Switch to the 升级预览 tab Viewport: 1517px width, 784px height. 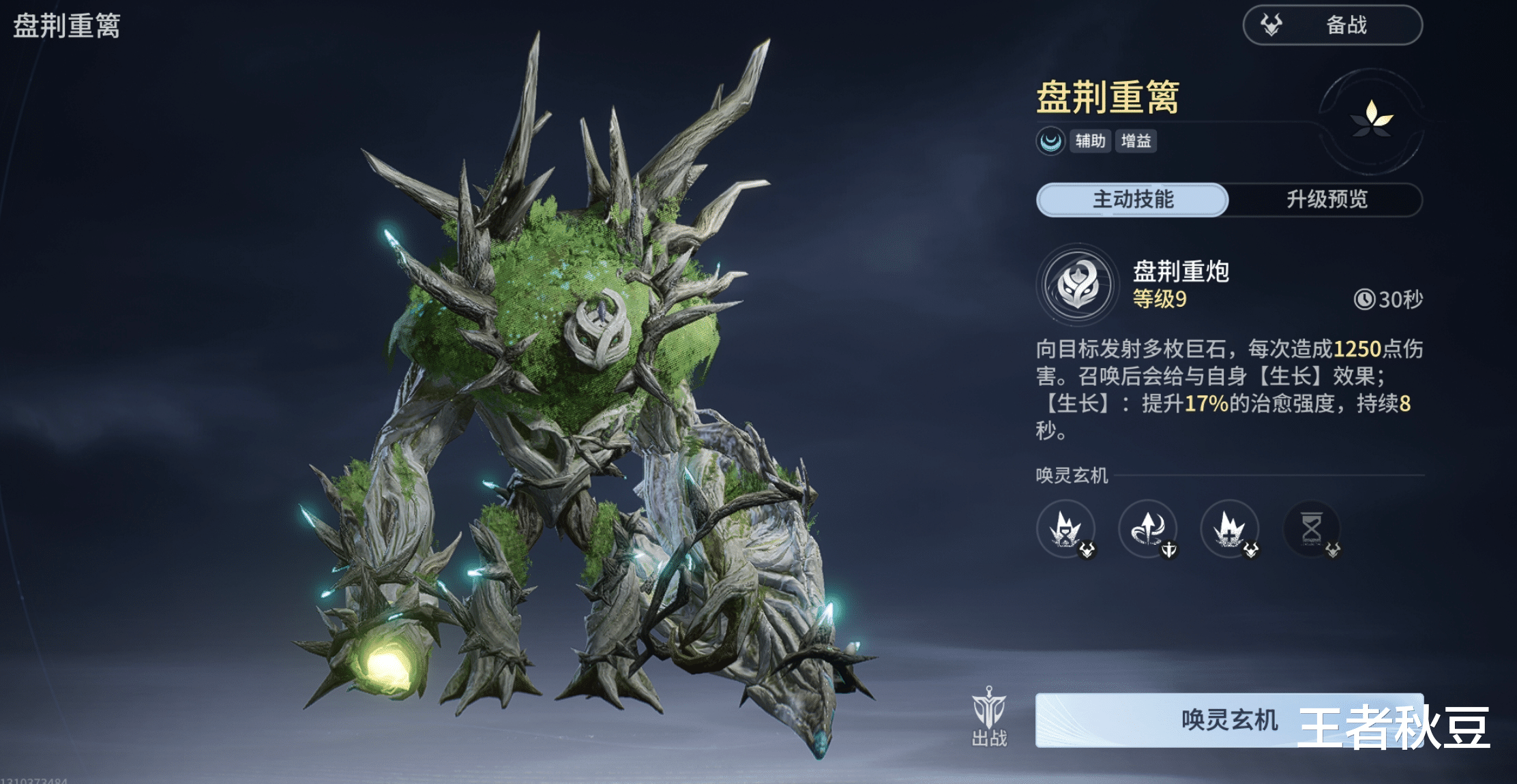pyautogui.click(x=1326, y=199)
